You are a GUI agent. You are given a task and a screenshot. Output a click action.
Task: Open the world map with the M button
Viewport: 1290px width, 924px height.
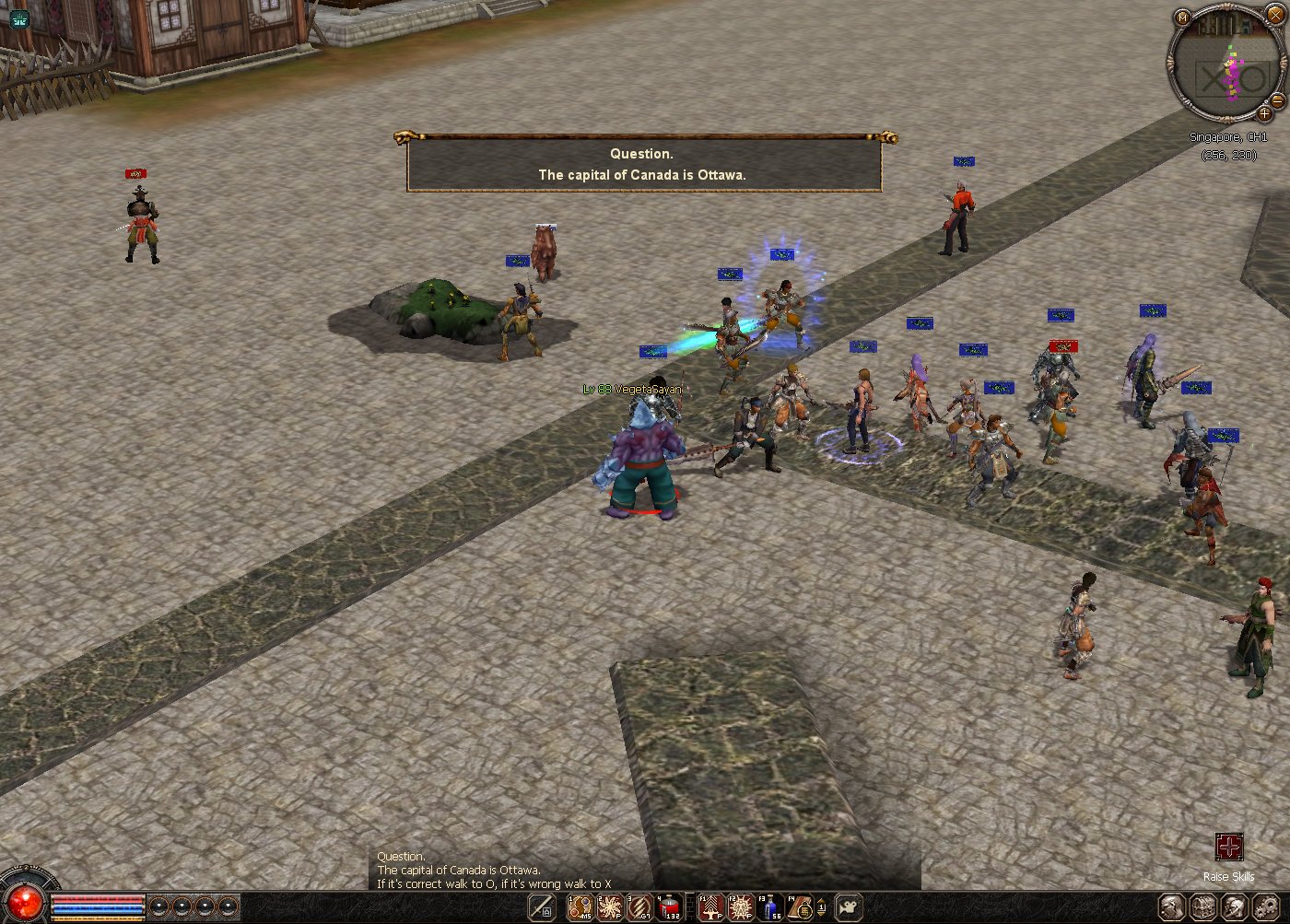pos(1183,17)
